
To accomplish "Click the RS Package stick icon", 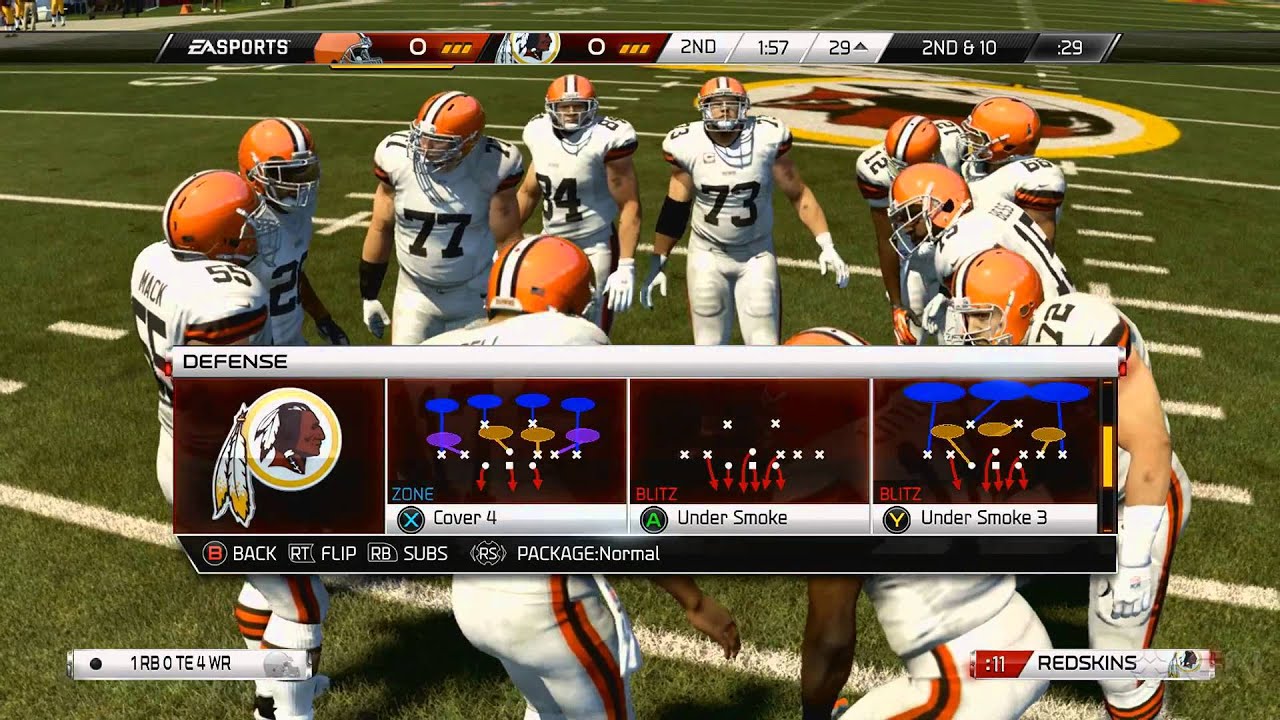I will [486, 553].
